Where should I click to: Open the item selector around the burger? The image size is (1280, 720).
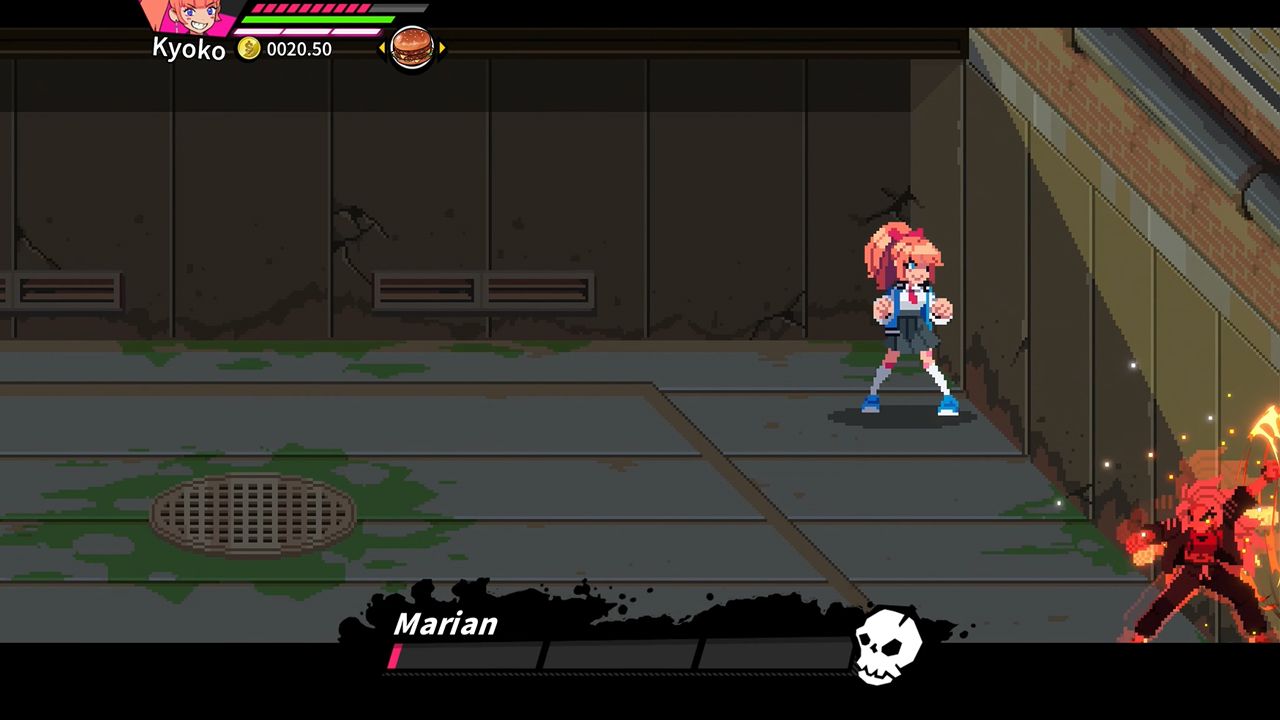pos(412,47)
